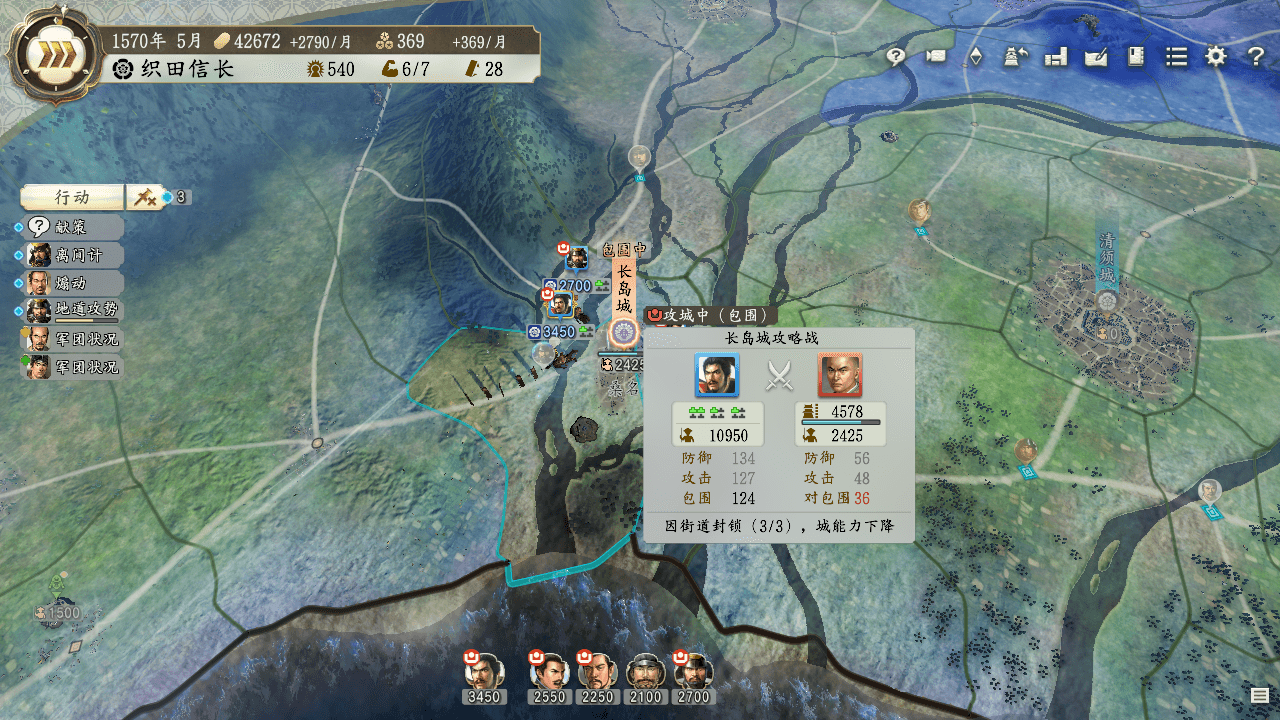
Task: Click the speech bubble advice icon
Action: [896, 57]
